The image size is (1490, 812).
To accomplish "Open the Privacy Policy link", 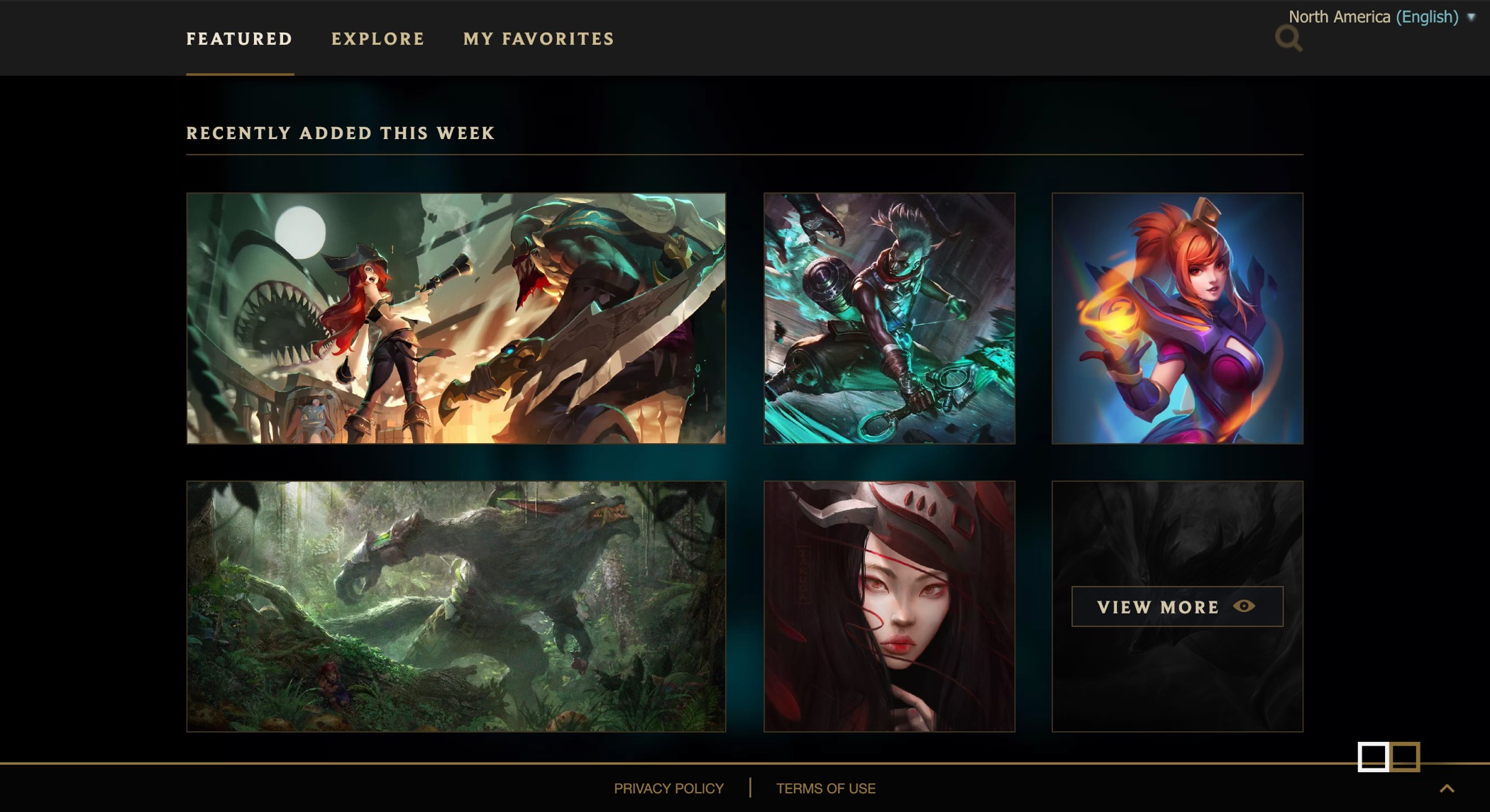I will [x=668, y=789].
